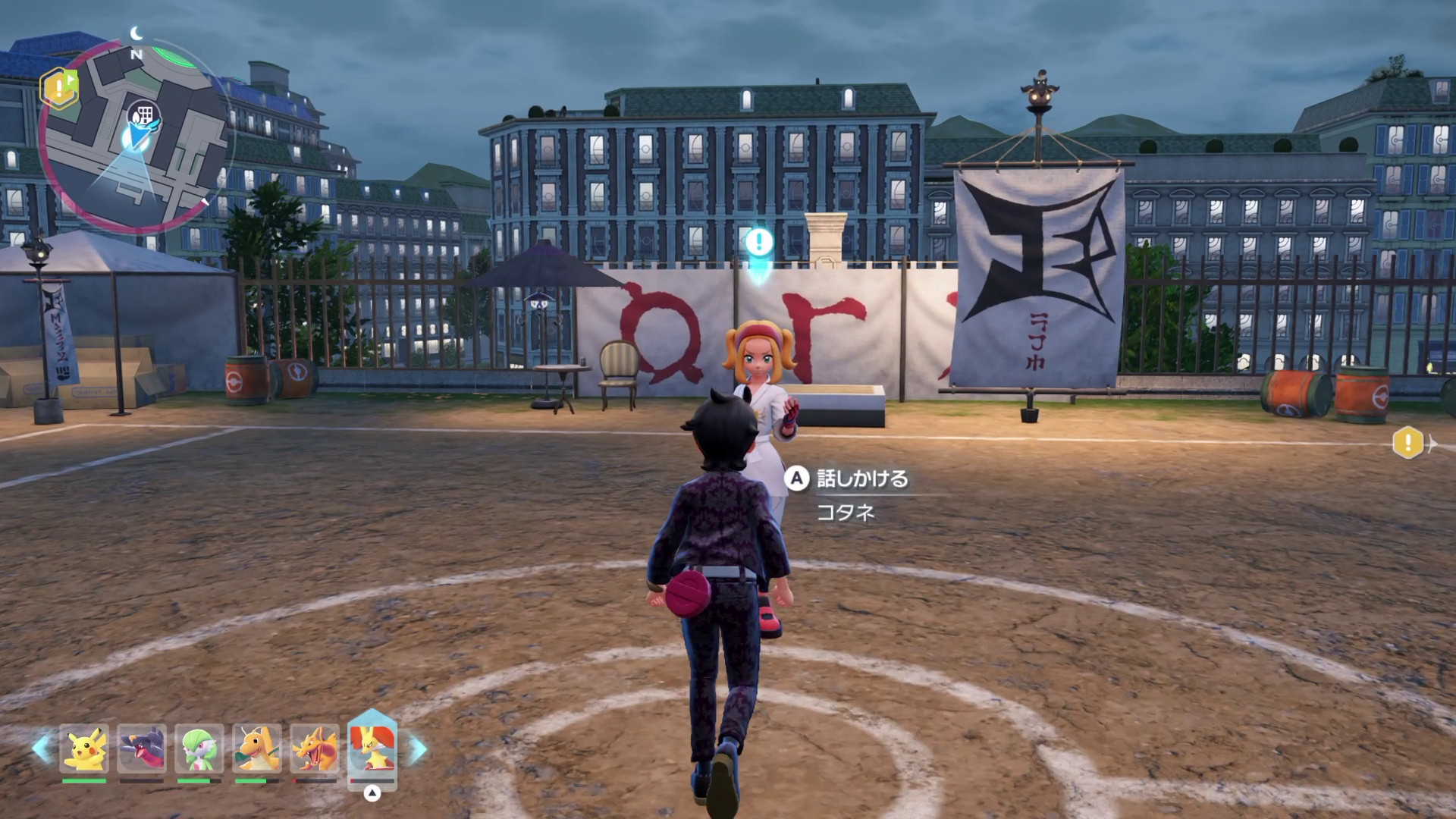Screen dimensions: 1456x819
Task: Click the yellow exclamation marker at right edge
Action: pyautogui.click(x=1408, y=442)
